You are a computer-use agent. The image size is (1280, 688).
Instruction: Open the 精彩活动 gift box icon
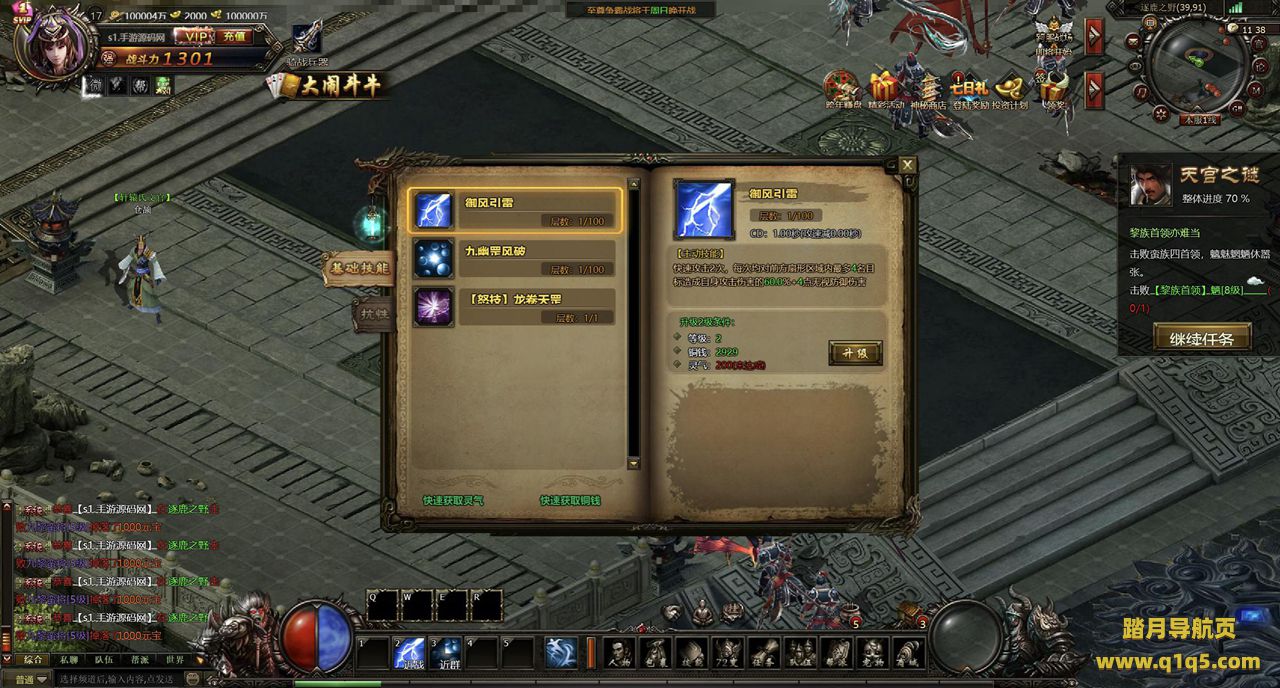pyautogui.click(x=885, y=91)
